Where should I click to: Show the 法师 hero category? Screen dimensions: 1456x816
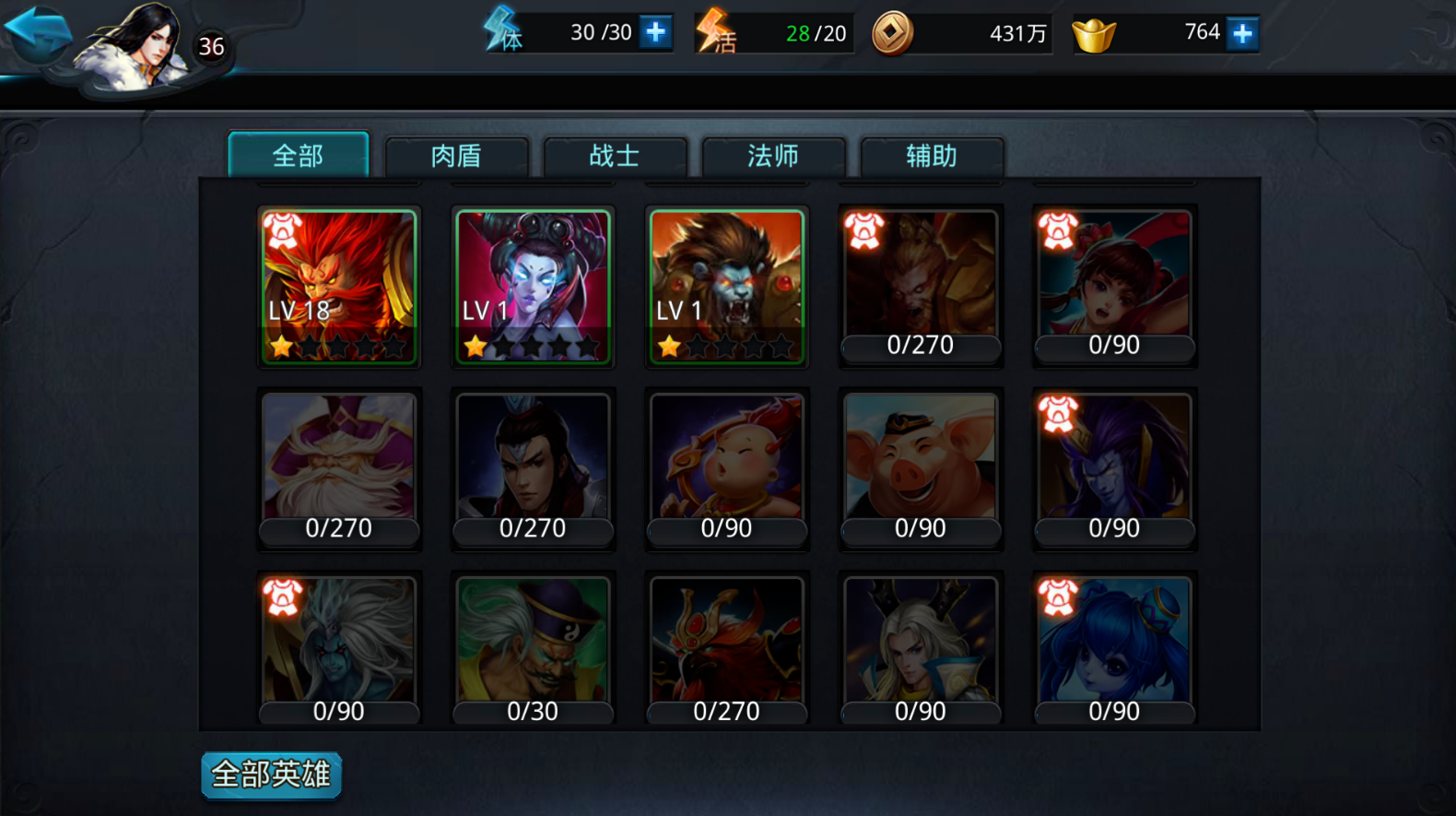[x=773, y=156]
